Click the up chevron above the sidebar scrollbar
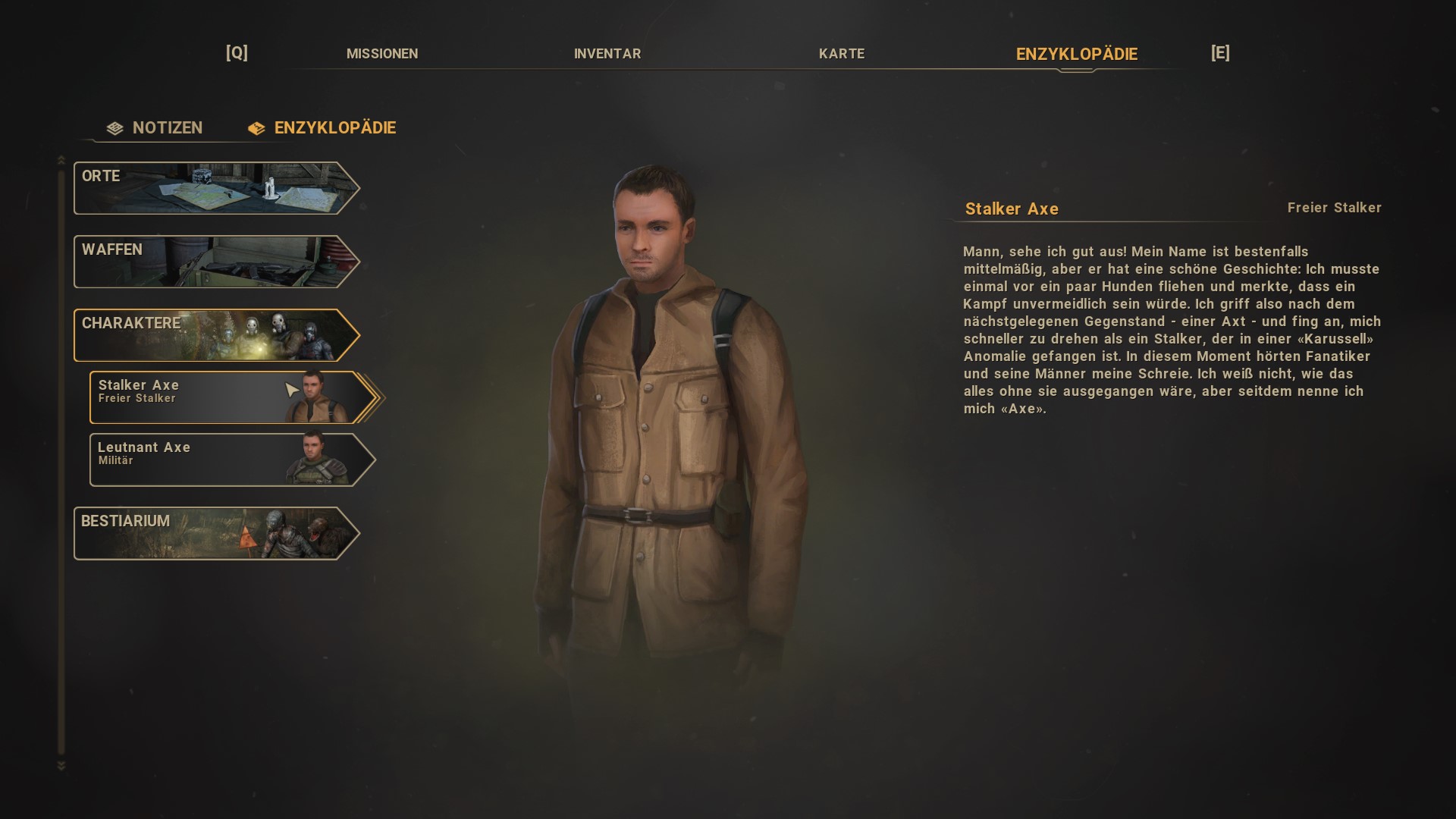The width and height of the screenshot is (1456, 819). point(61,161)
